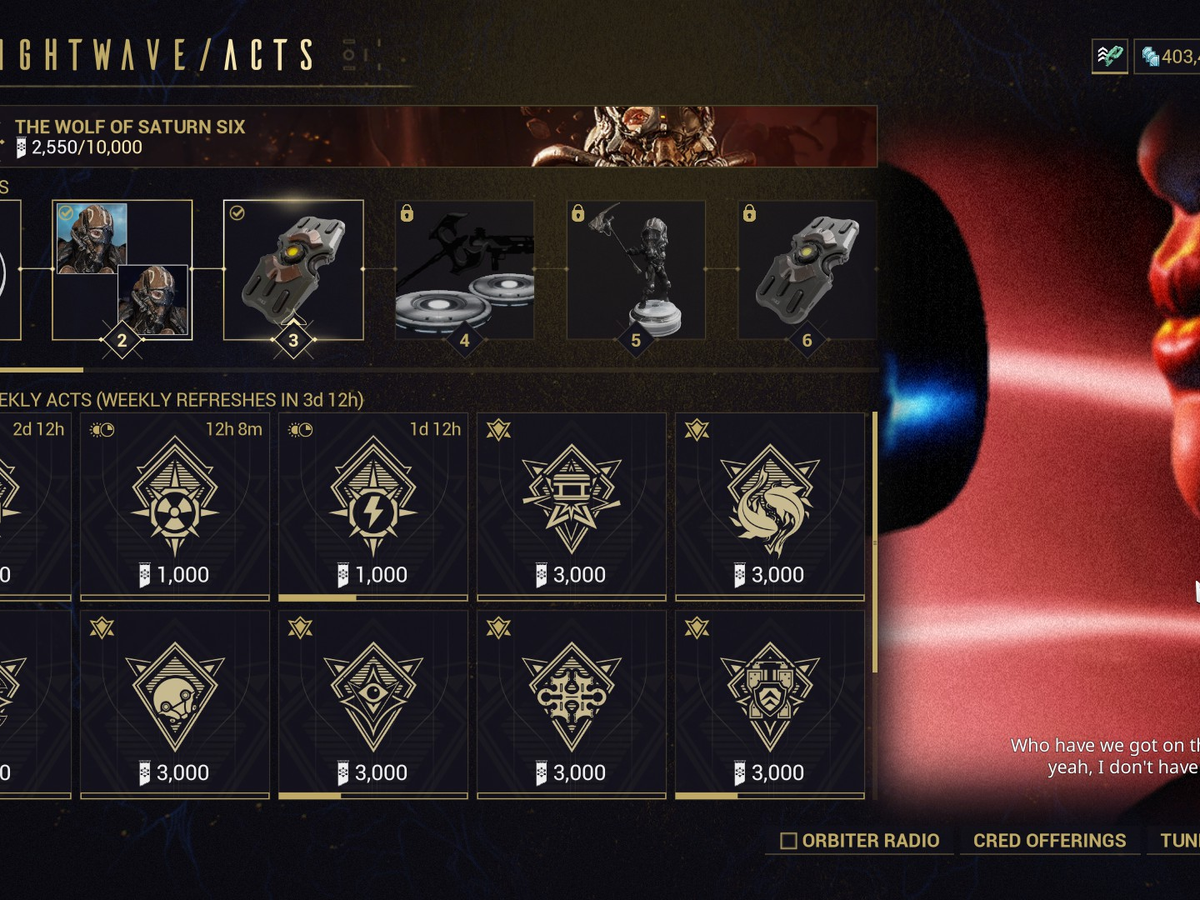Click the Nightwave cred icon top right
Screen dimensions: 1200x900
[x=1109, y=56]
